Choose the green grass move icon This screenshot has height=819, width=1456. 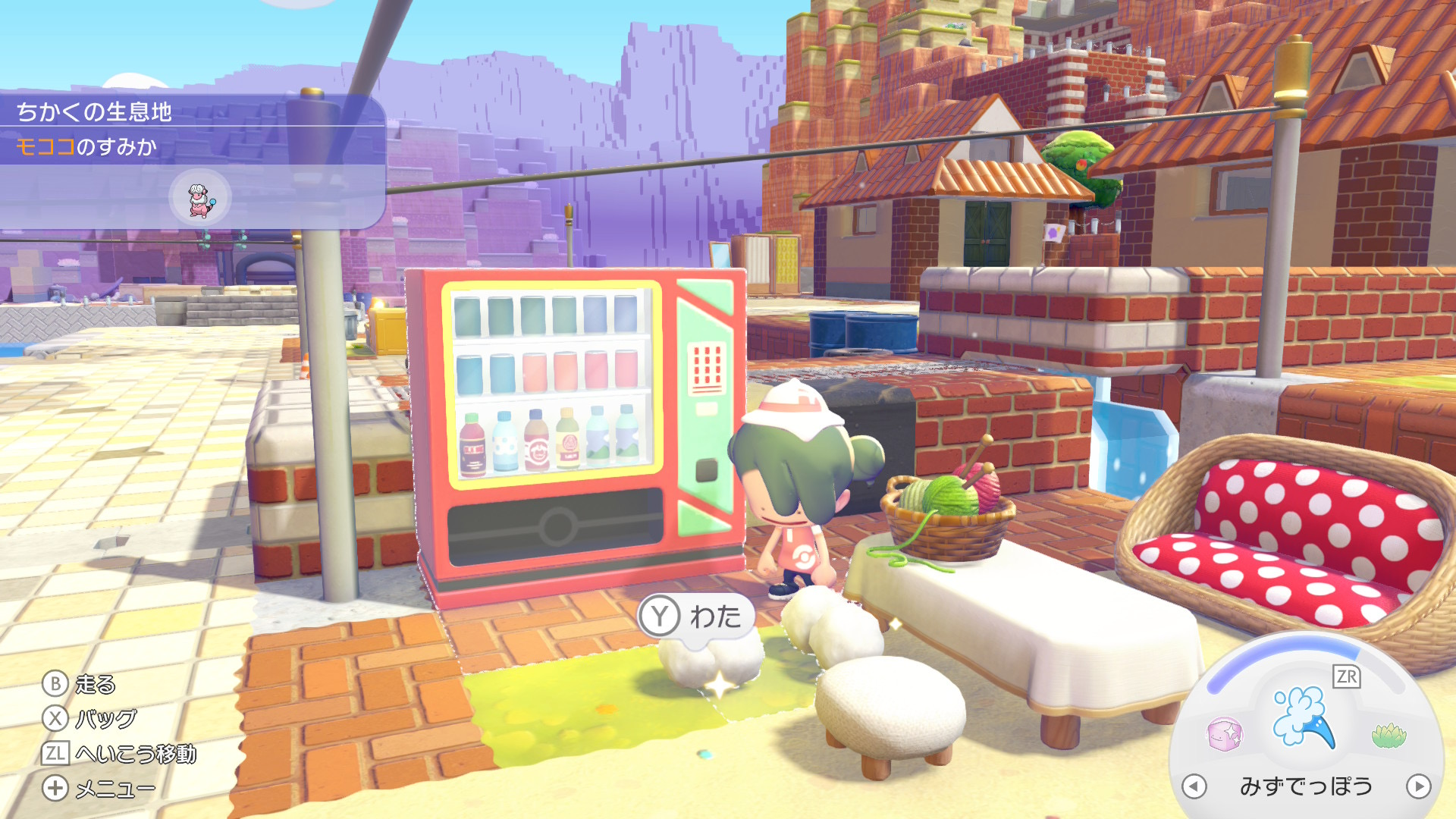pos(1389,734)
